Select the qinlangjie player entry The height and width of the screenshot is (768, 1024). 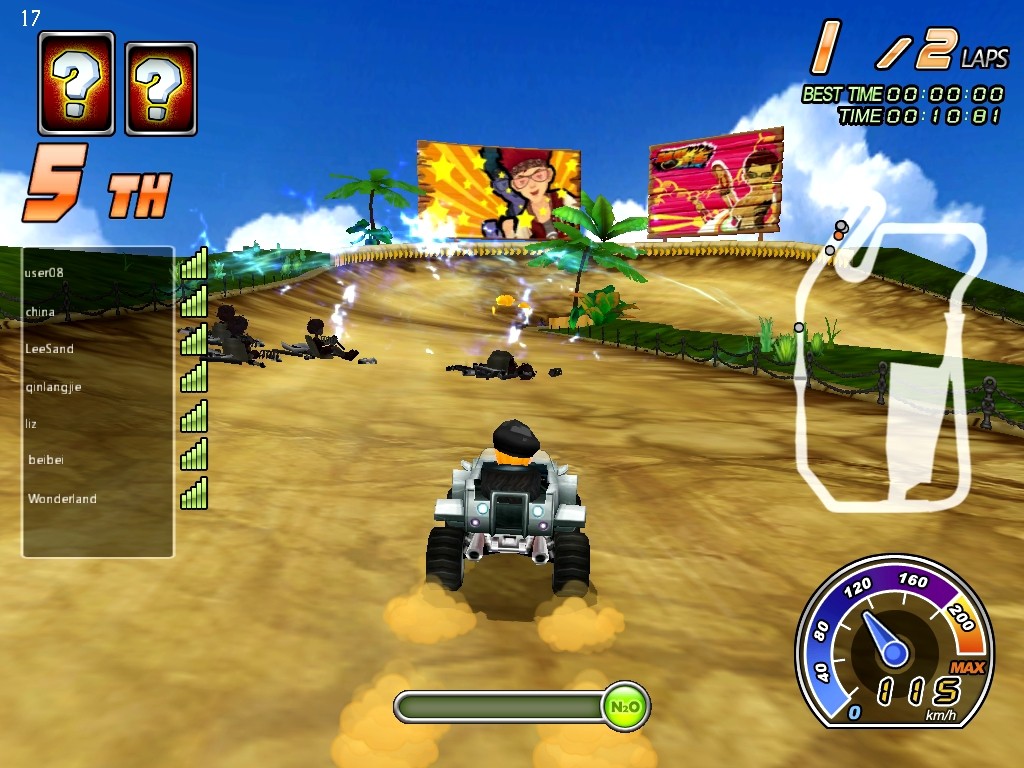coord(54,386)
